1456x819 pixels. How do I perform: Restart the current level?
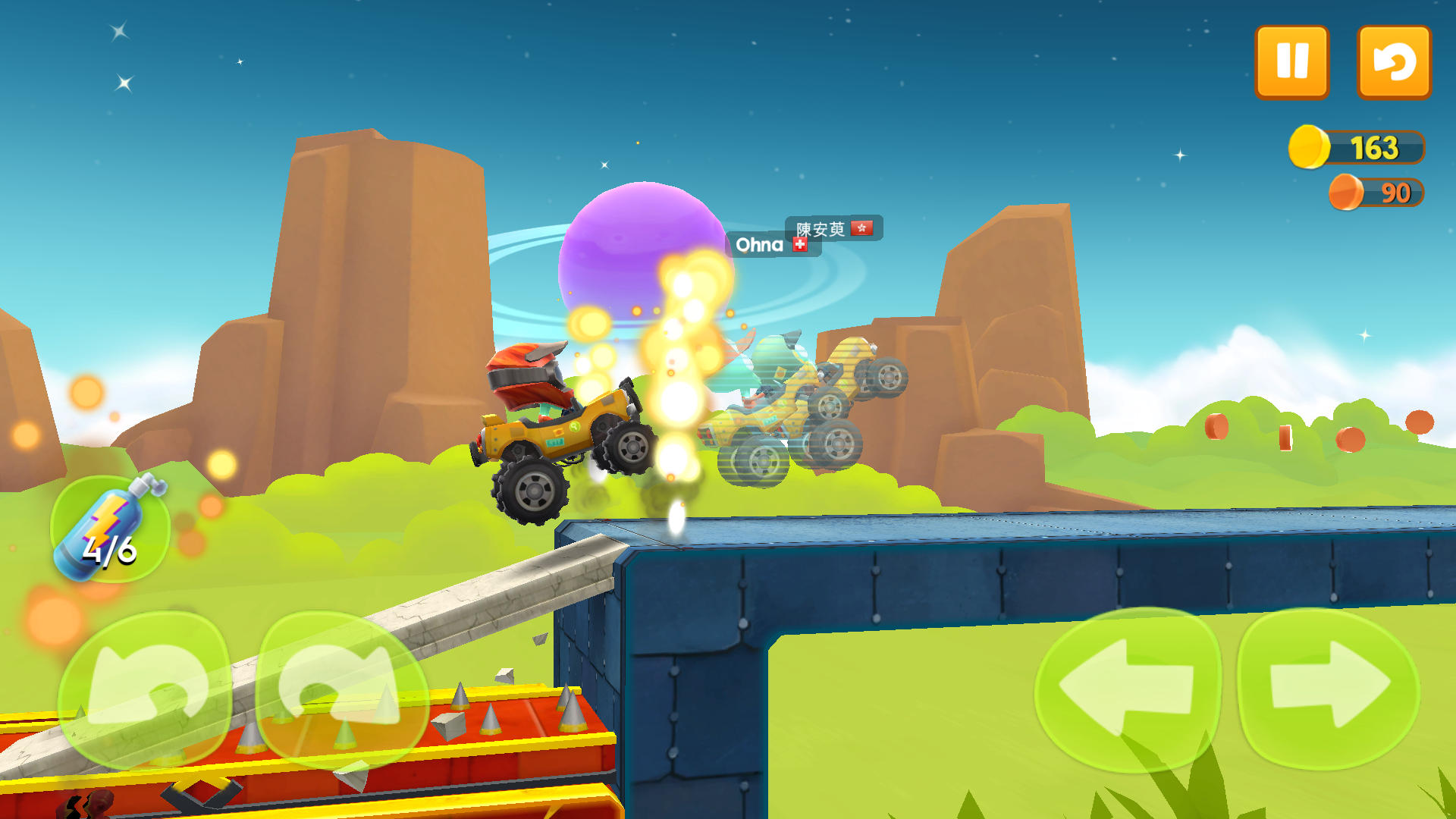1394,62
